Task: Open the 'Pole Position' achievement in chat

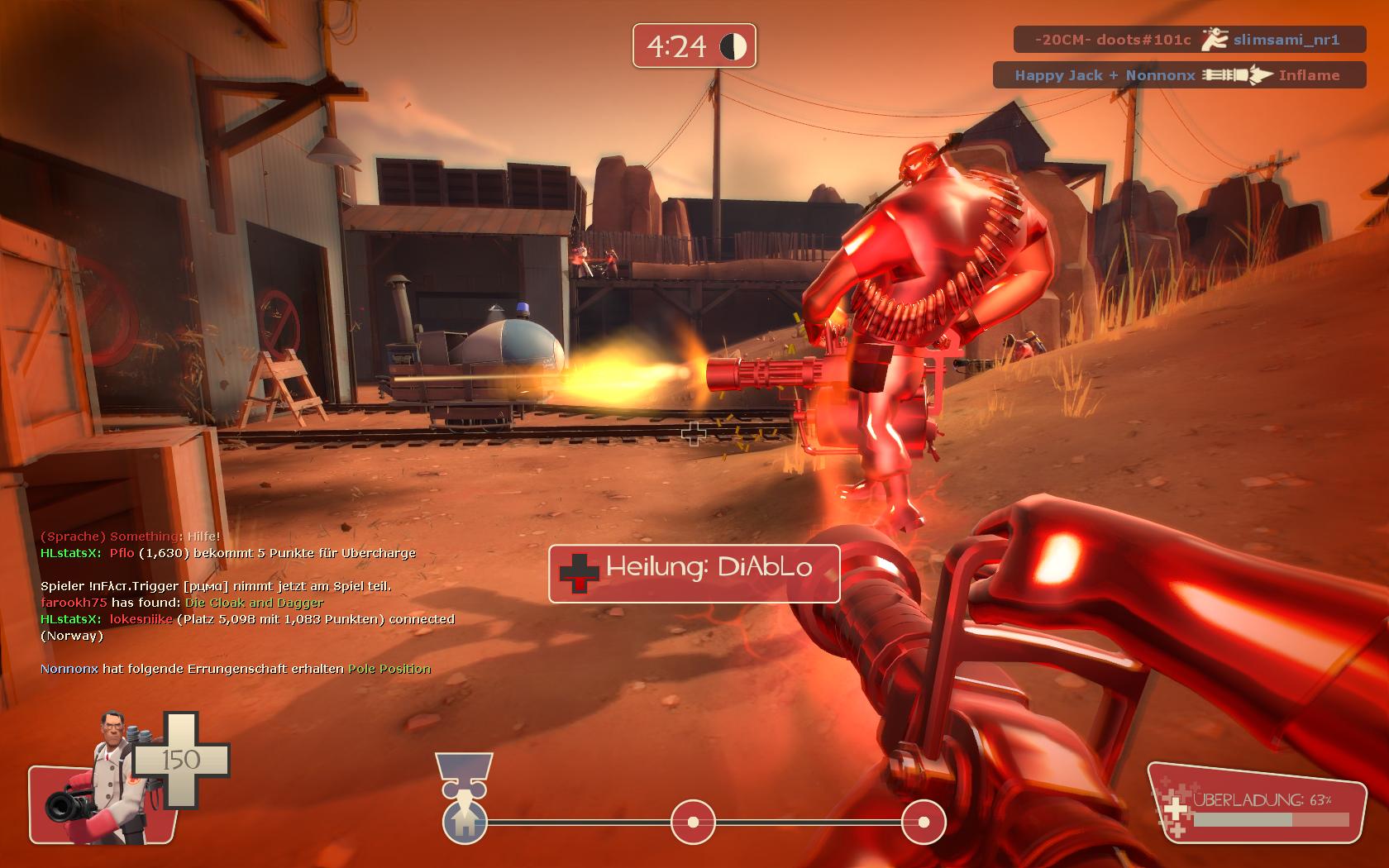Action: [x=389, y=669]
